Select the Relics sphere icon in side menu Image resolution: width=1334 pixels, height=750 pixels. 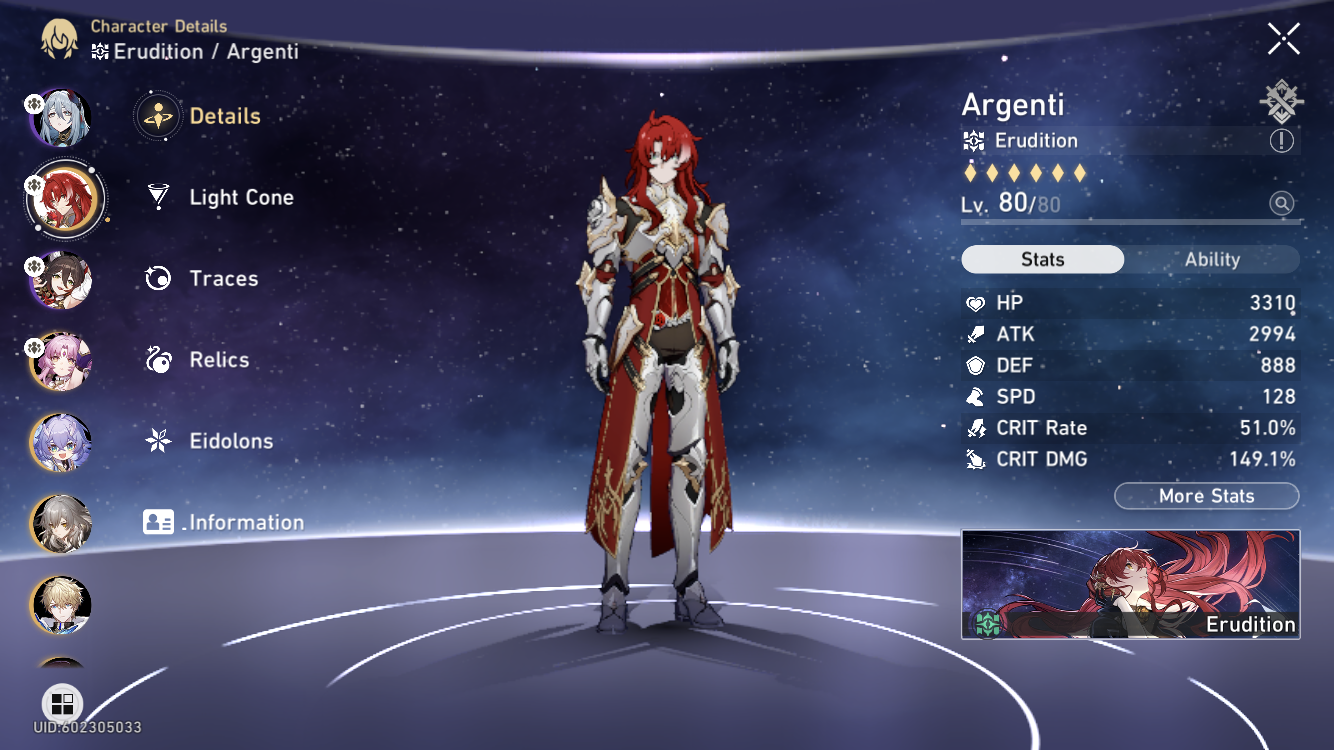(157, 360)
